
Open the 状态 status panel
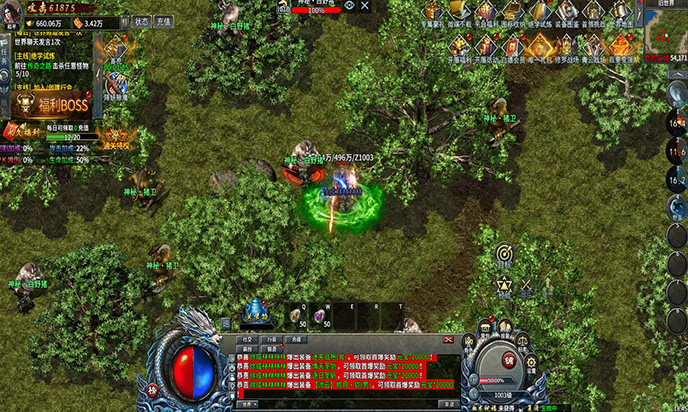click(x=141, y=21)
